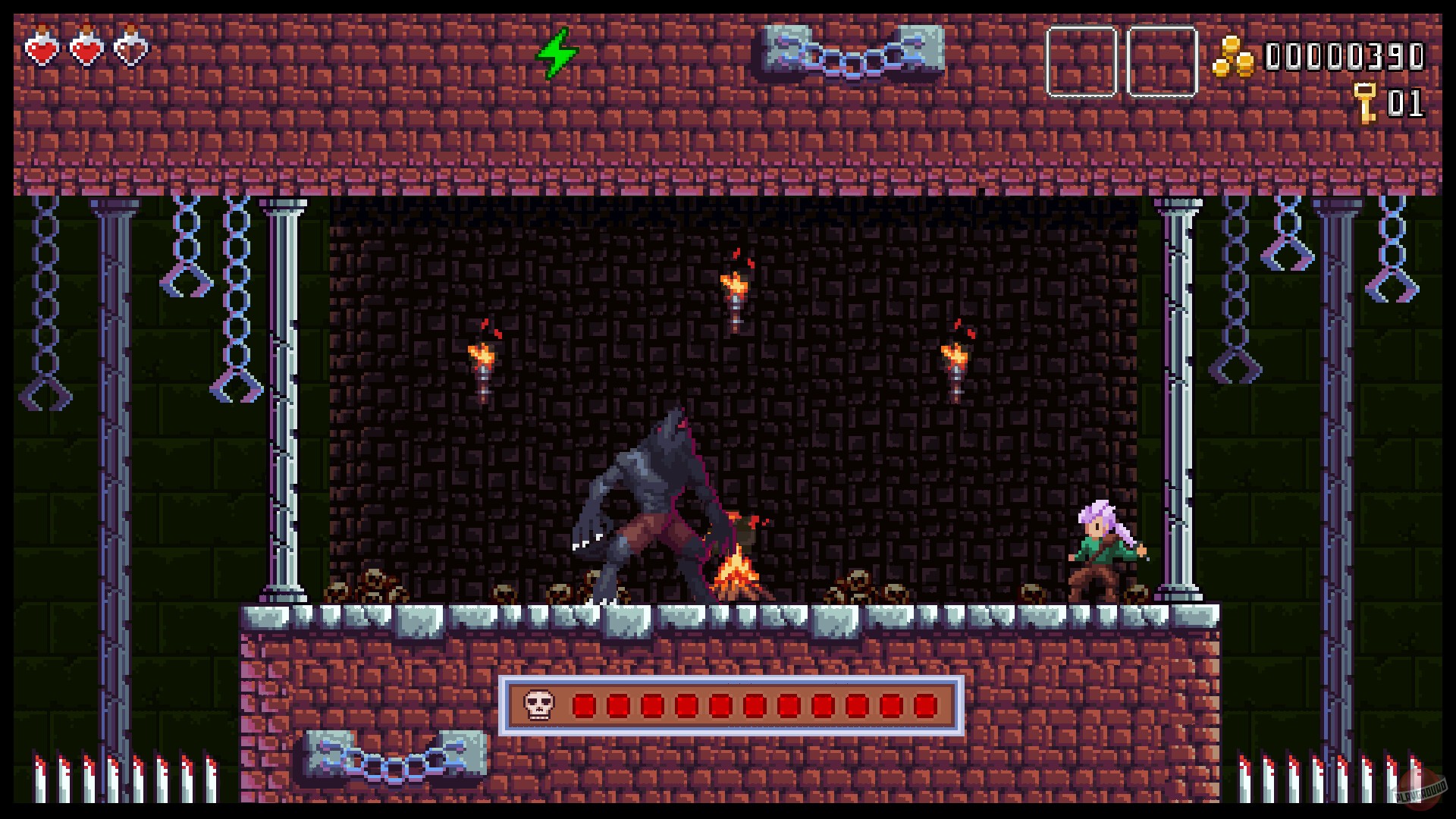Click the campfire beside the werewolf boss

click(x=733, y=573)
